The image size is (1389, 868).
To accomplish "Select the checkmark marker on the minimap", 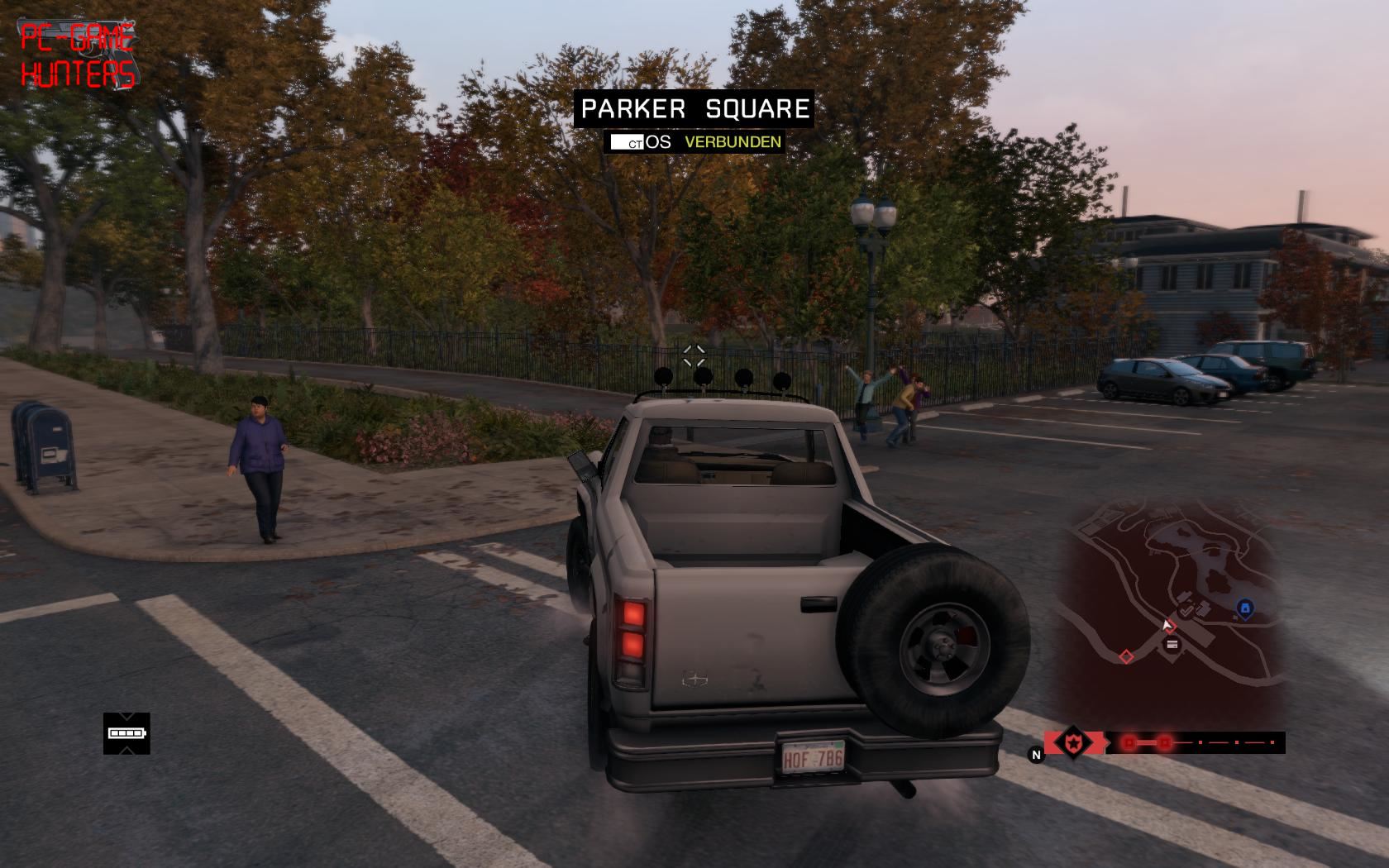I will tap(1187, 611).
